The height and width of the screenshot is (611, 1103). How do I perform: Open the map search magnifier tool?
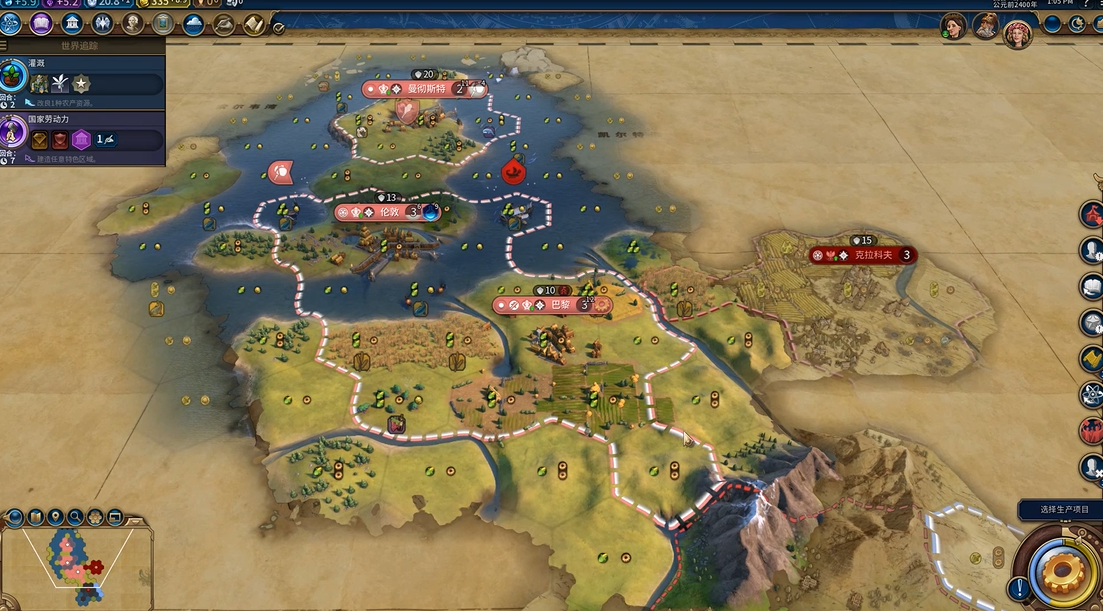75,517
